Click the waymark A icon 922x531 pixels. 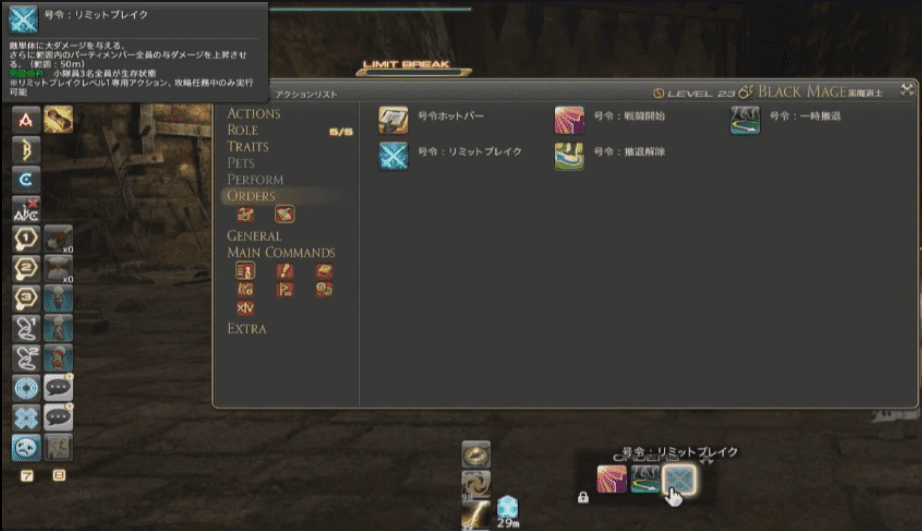[26, 121]
